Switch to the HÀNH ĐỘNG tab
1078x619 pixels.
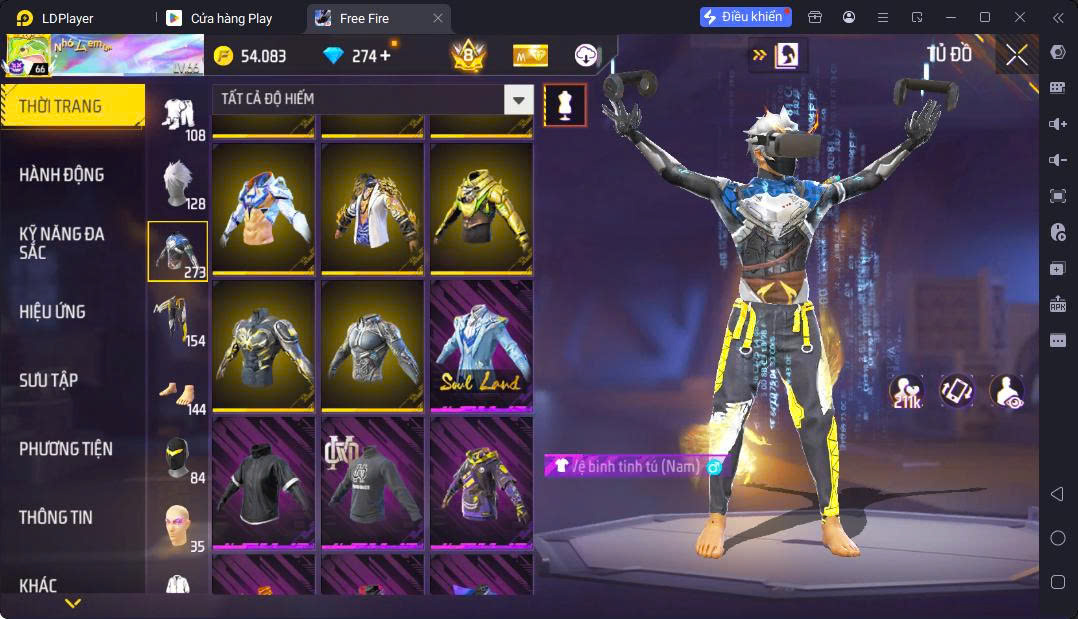click(62, 175)
